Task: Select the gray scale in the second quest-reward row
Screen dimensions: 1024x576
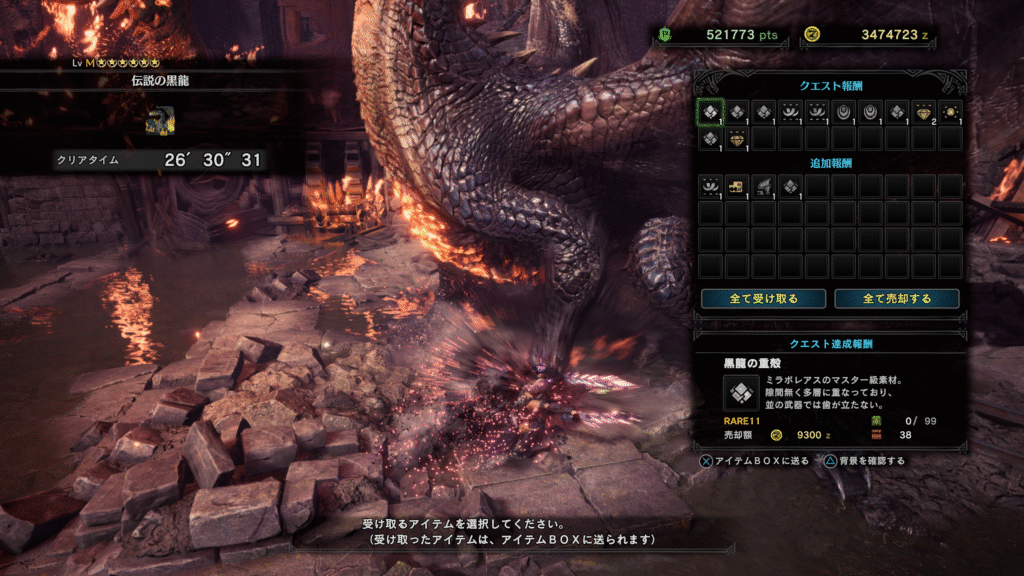Action: click(x=710, y=138)
